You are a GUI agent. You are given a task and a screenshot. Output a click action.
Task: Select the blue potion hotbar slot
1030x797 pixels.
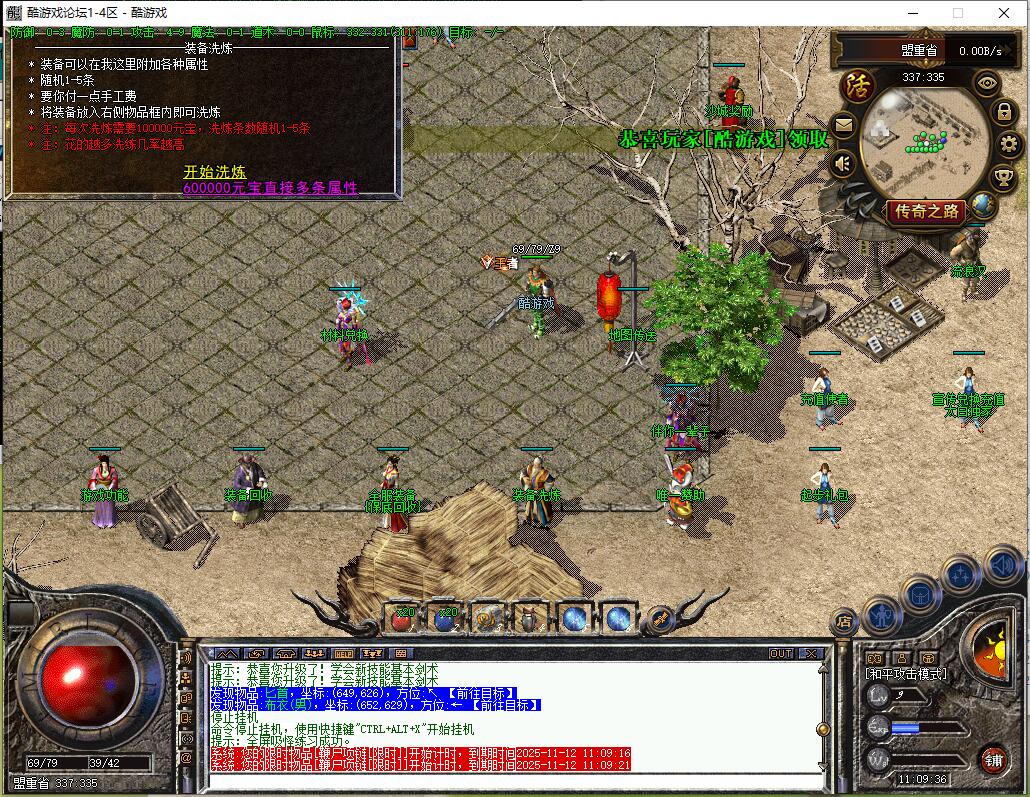(x=445, y=619)
